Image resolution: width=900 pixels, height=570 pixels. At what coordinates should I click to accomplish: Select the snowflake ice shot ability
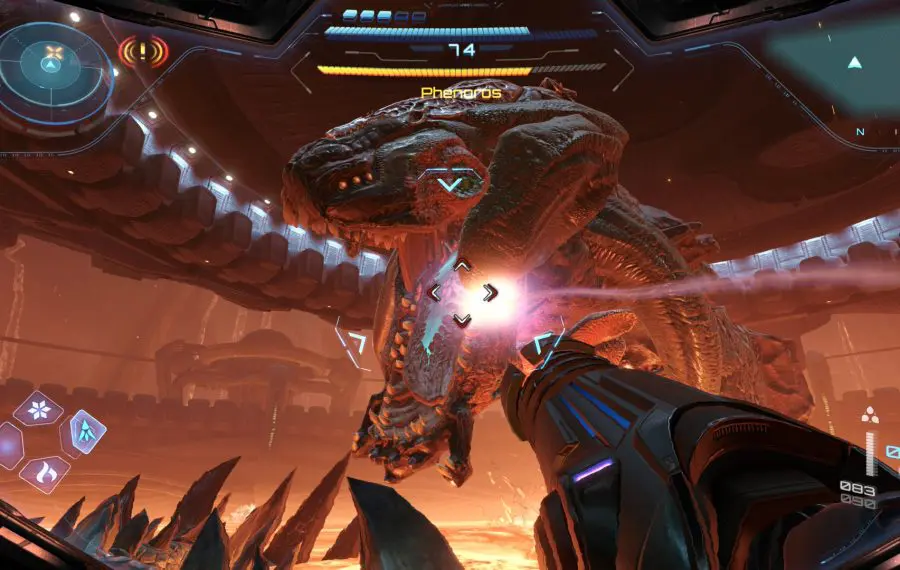point(39,409)
